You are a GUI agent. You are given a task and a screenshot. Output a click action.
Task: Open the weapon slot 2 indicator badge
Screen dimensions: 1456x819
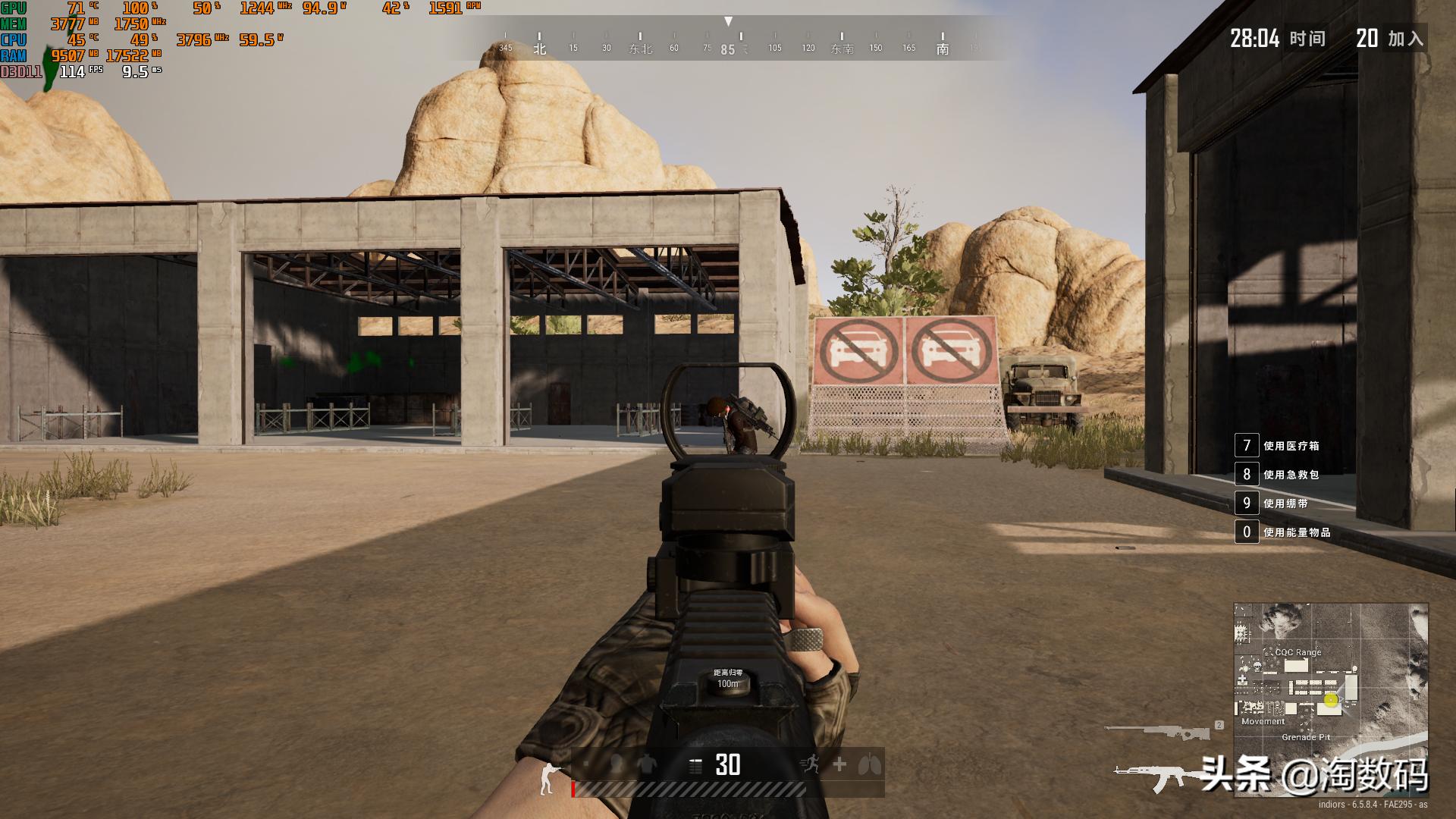click(x=1220, y=724)
